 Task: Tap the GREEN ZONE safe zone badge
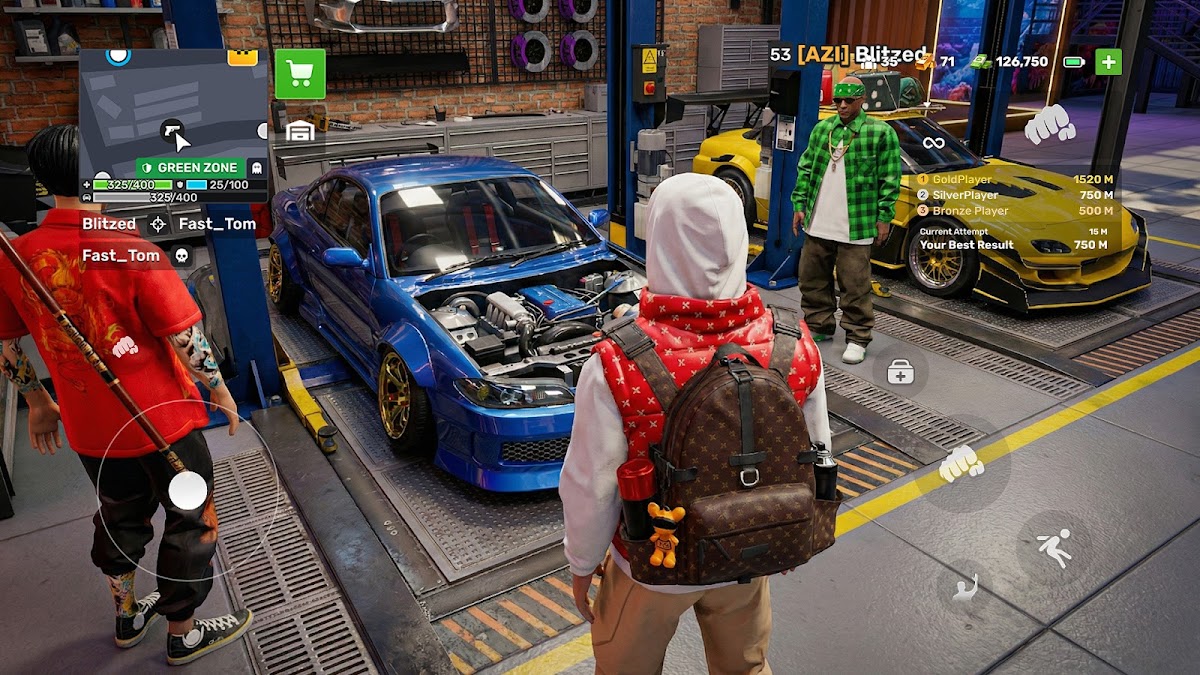click(189, 167)
